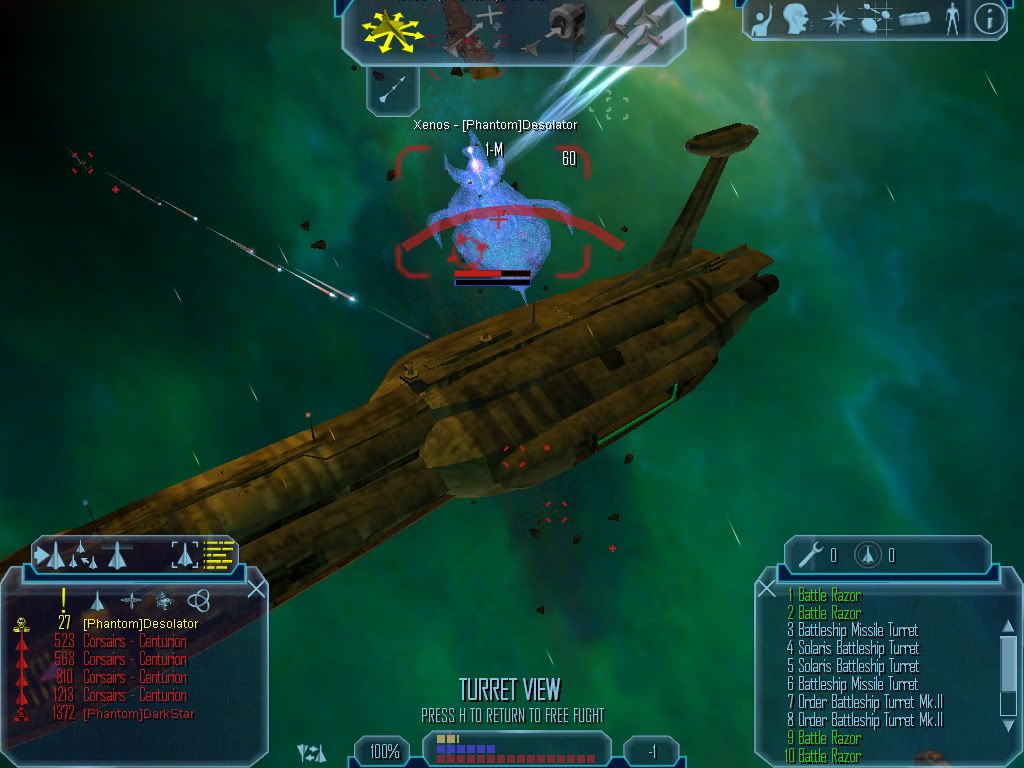
Task: Open the raised-hand request icon
Action: coord(761,19)
